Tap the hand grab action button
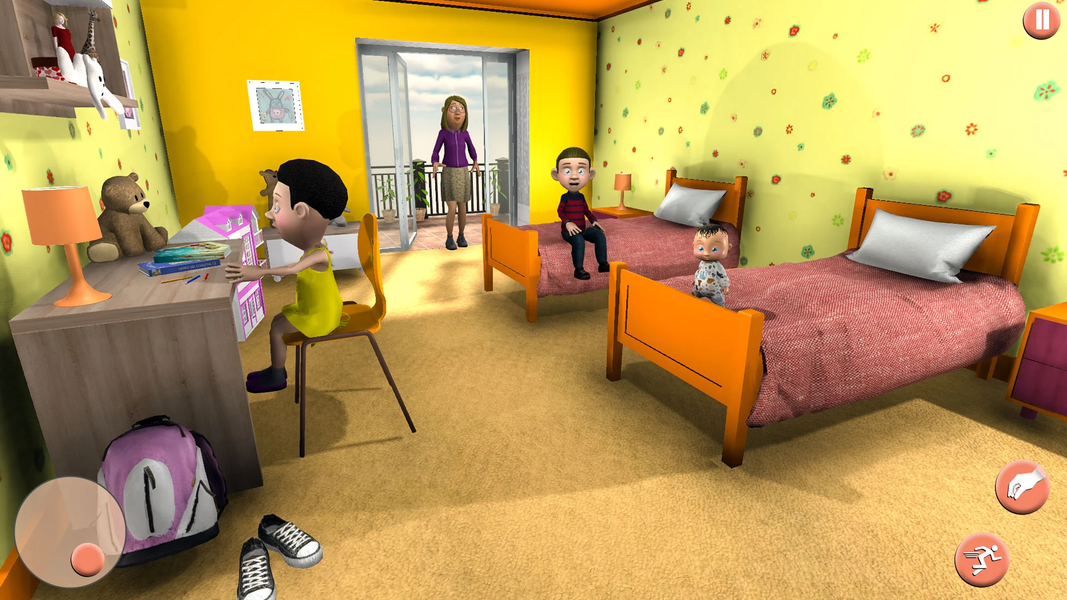This screenshot has height=600, width=1067. coord(1021,488)
